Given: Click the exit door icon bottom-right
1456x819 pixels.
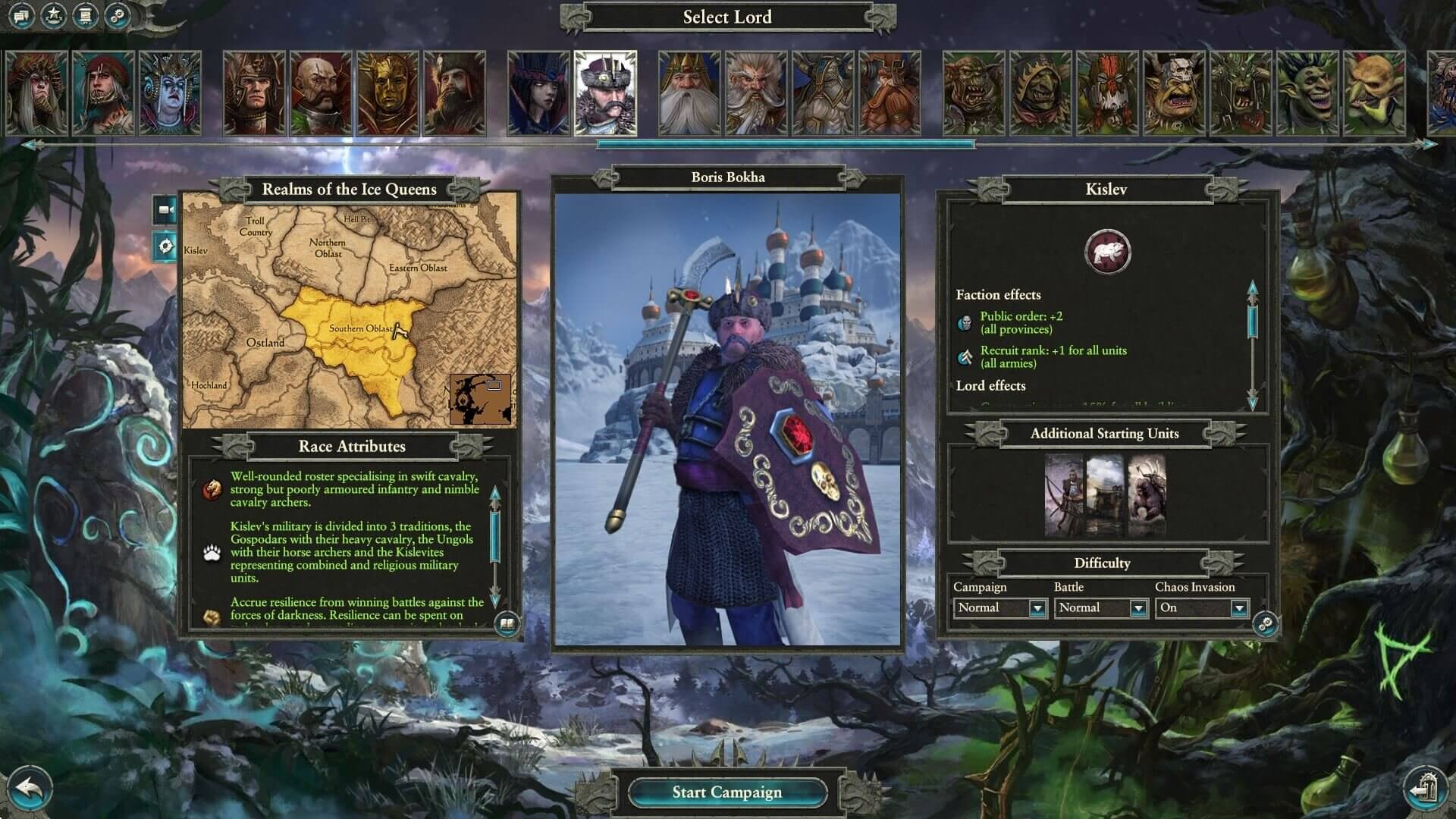Looking at the screenshot, I should pyautogui.click(x=1426, y=789).
